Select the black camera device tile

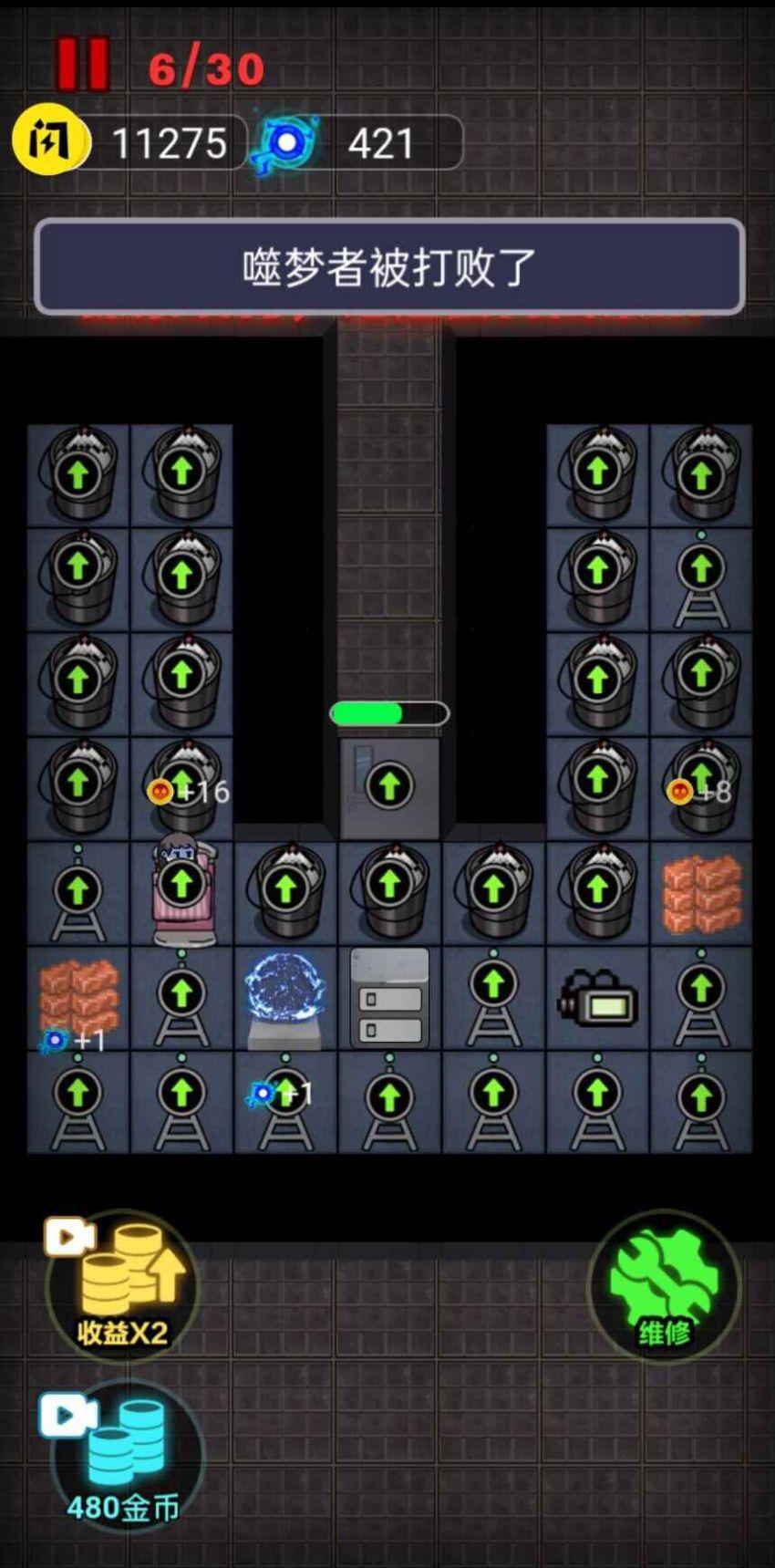(x=597, y=997)
